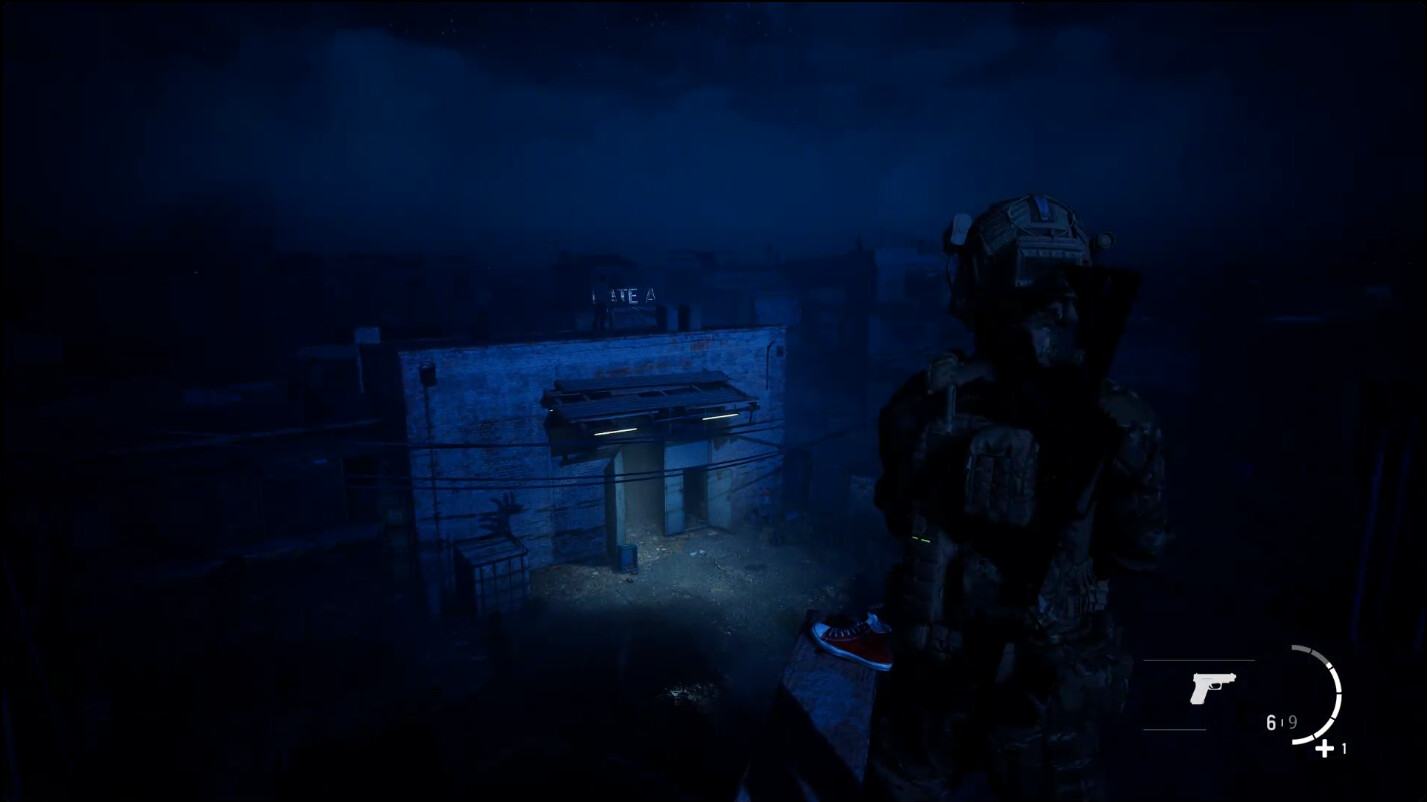Click the blue barrel beside the doorway
Screen dimensions: 1428x802
click(628, 557)
